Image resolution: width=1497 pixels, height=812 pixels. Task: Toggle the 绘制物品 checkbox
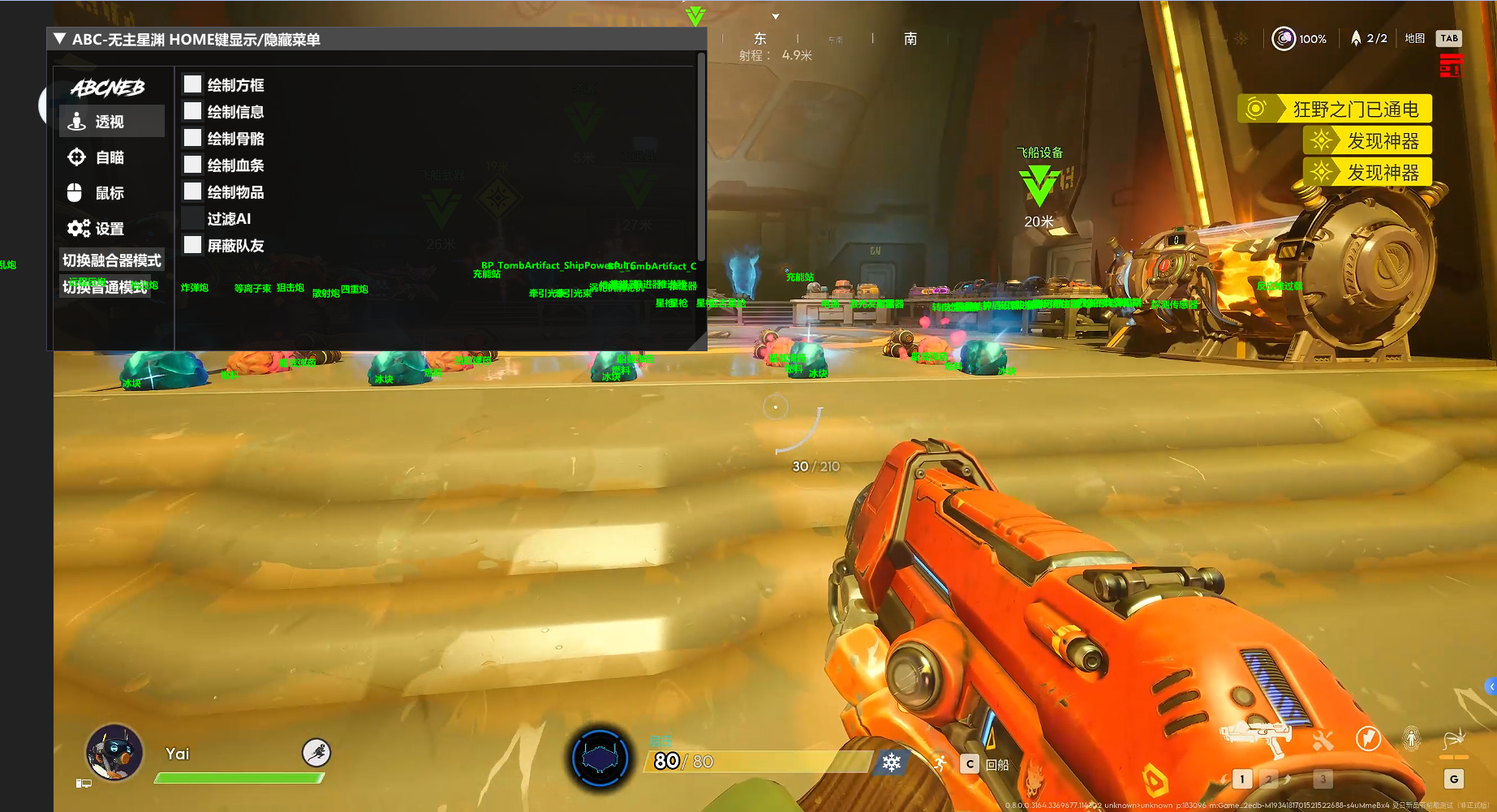[x=192, y=191]
